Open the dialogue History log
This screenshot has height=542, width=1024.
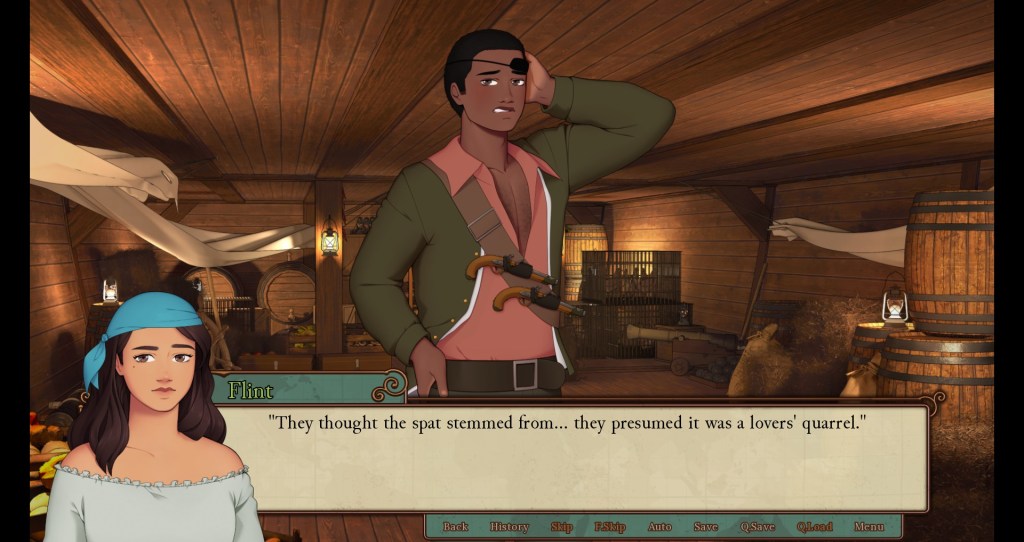click(x=509, y=527)
